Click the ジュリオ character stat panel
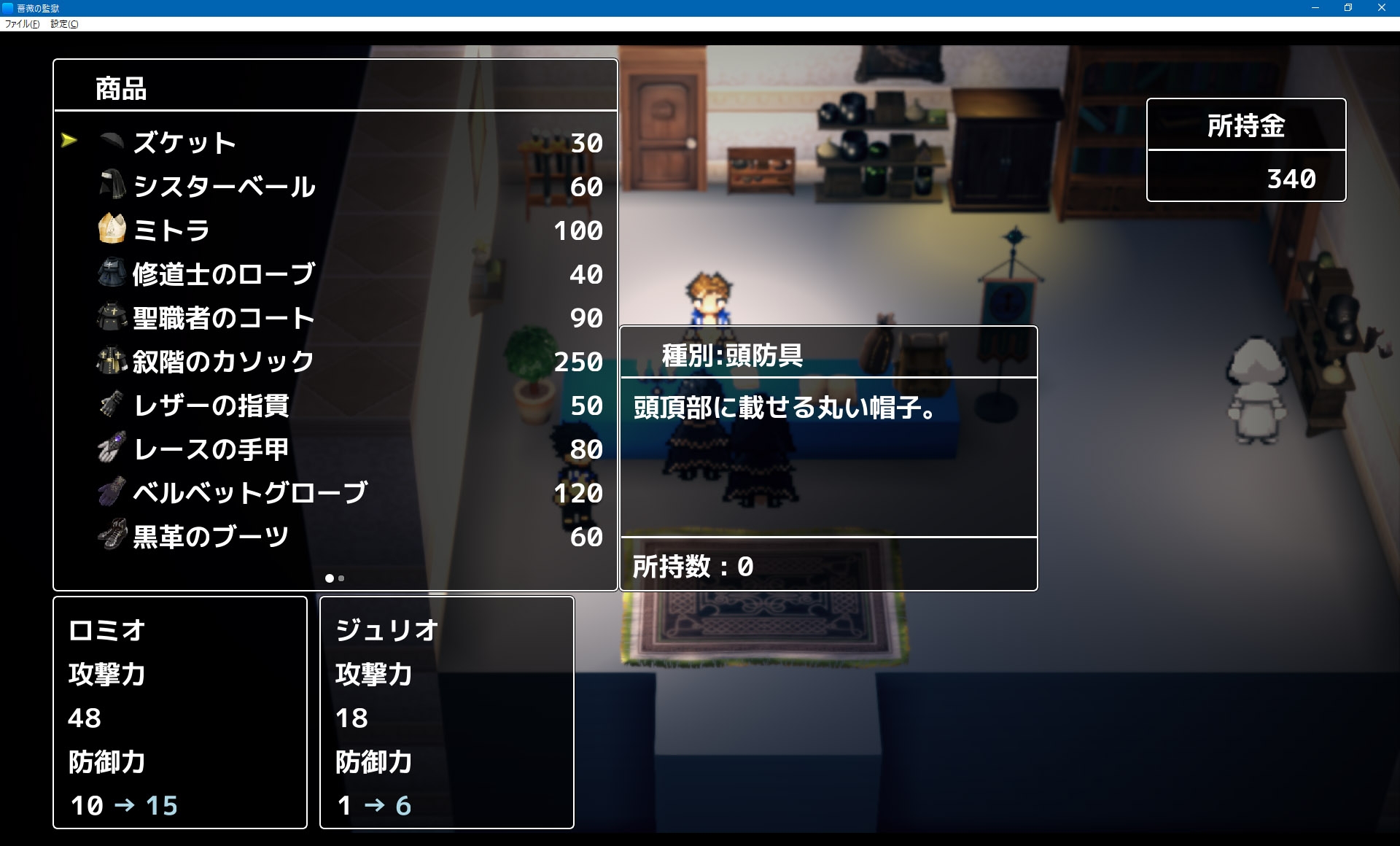The image size is (1400, 846). pyautogui.click(x=446, y=711)
